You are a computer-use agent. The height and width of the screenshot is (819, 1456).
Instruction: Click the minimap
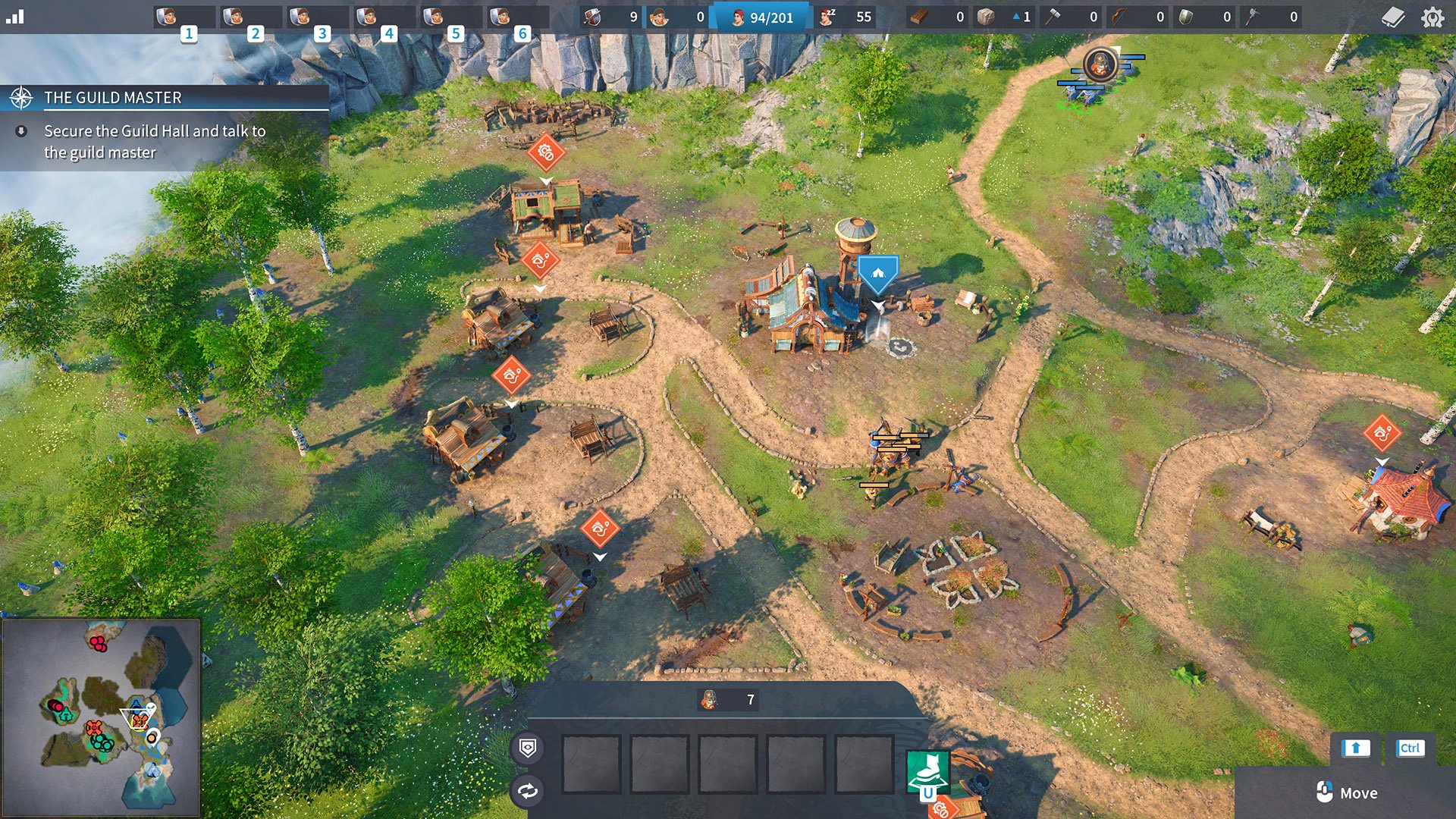click(x=101, y=717)
